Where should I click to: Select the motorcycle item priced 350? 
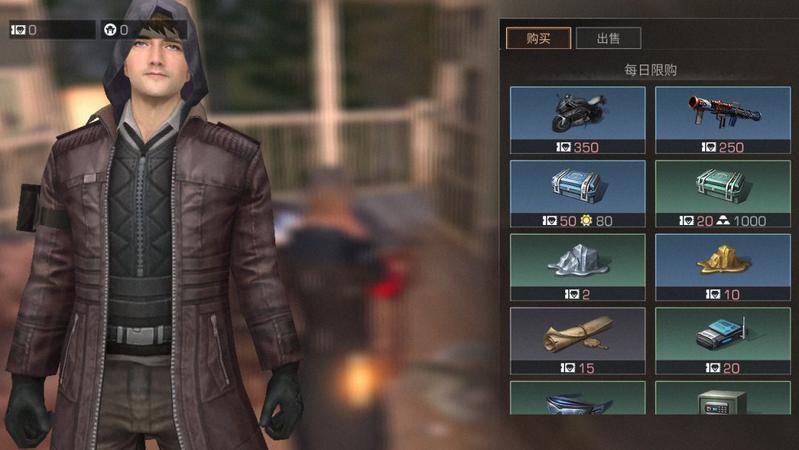point(578,120)
